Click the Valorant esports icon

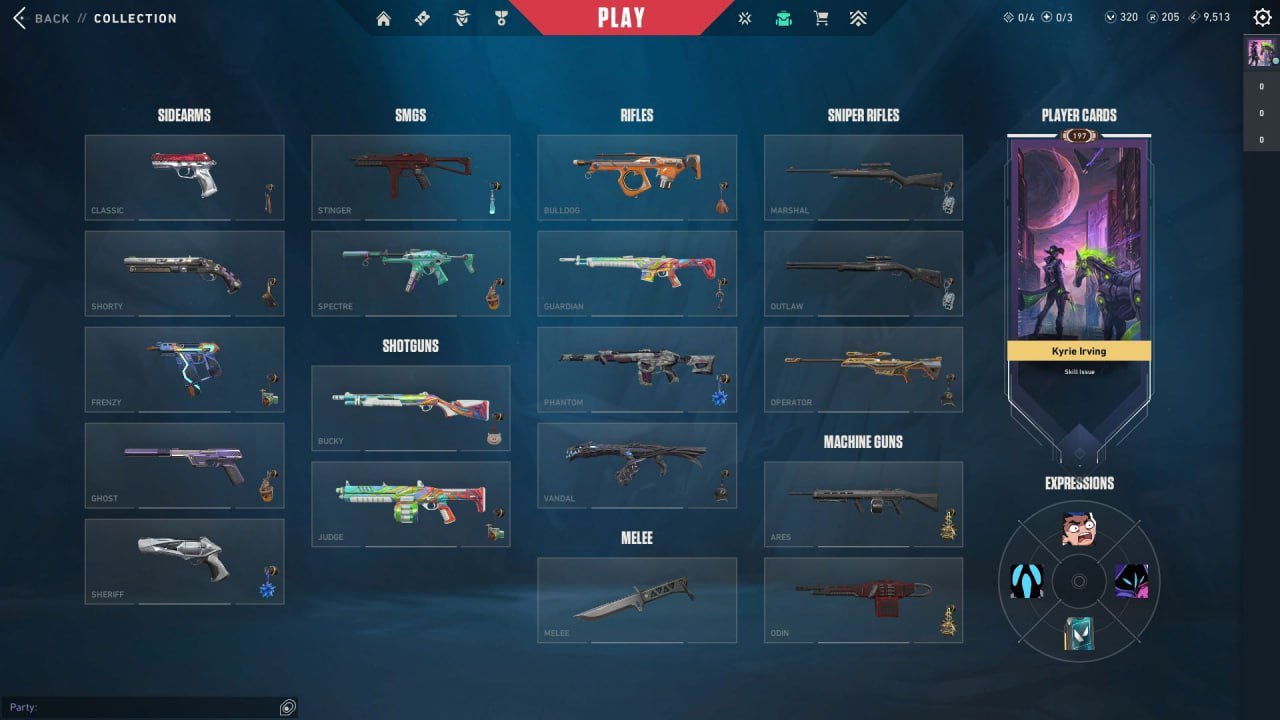tap(744, 18)
